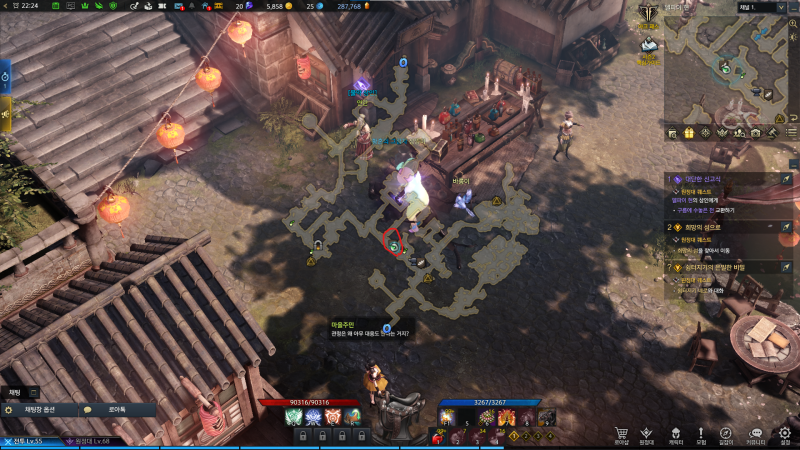Open the community menu icon

(x=756, y=434)
